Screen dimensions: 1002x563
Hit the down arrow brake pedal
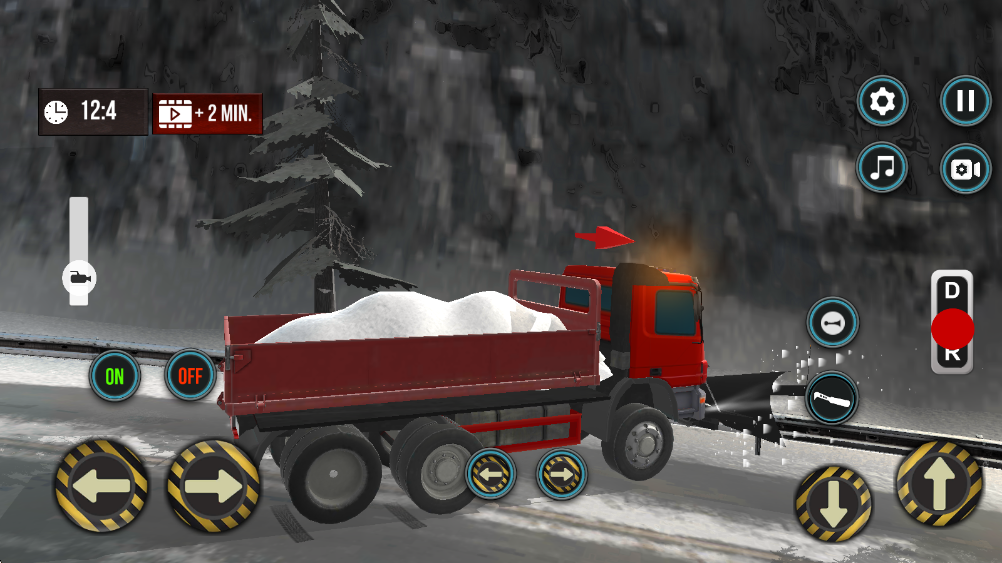[833, 504]
